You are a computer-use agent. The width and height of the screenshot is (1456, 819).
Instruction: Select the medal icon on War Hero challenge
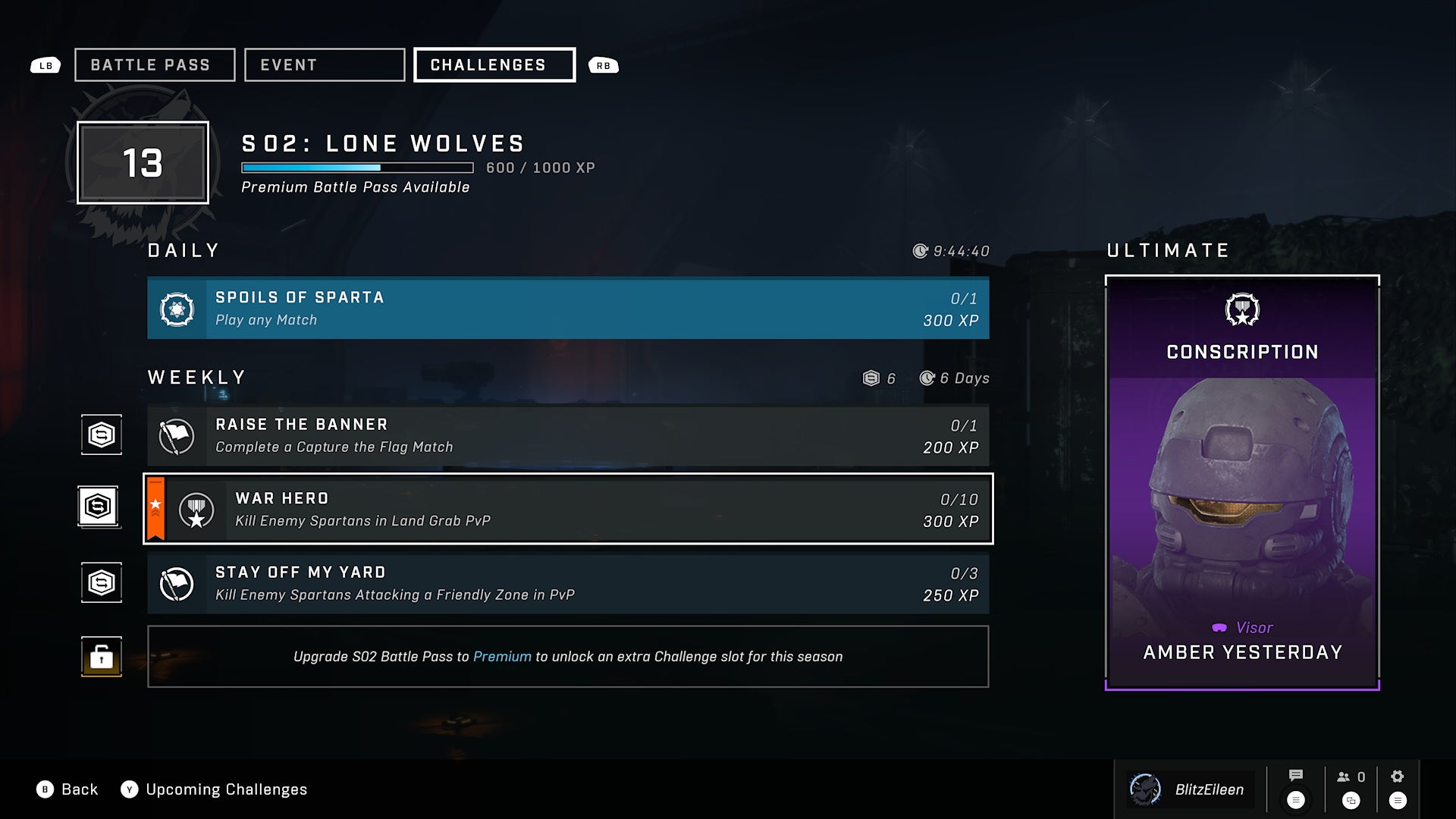pyautogui.click(x=196, y=509)
